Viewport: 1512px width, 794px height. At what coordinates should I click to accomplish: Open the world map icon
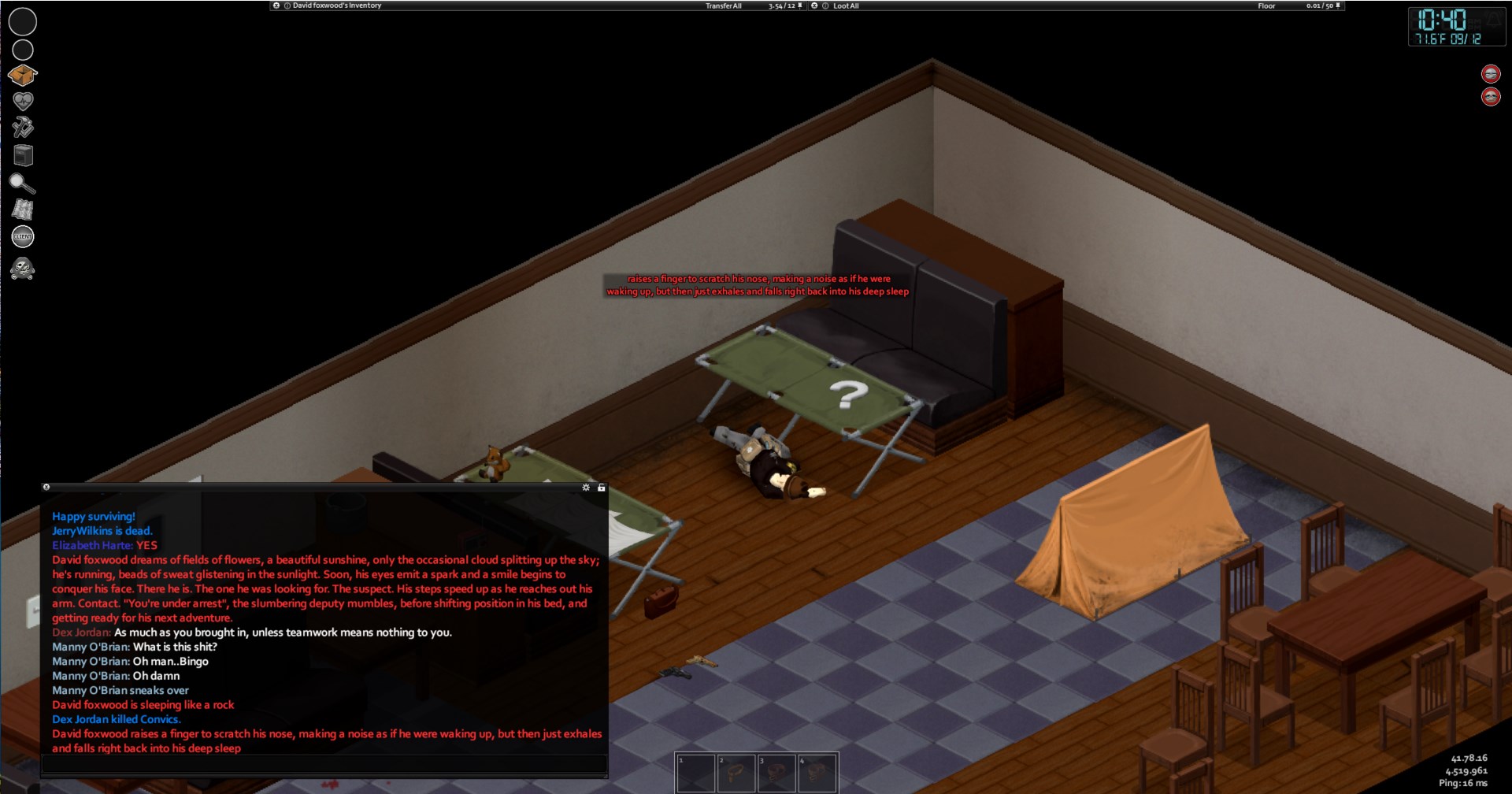point(23,210)
